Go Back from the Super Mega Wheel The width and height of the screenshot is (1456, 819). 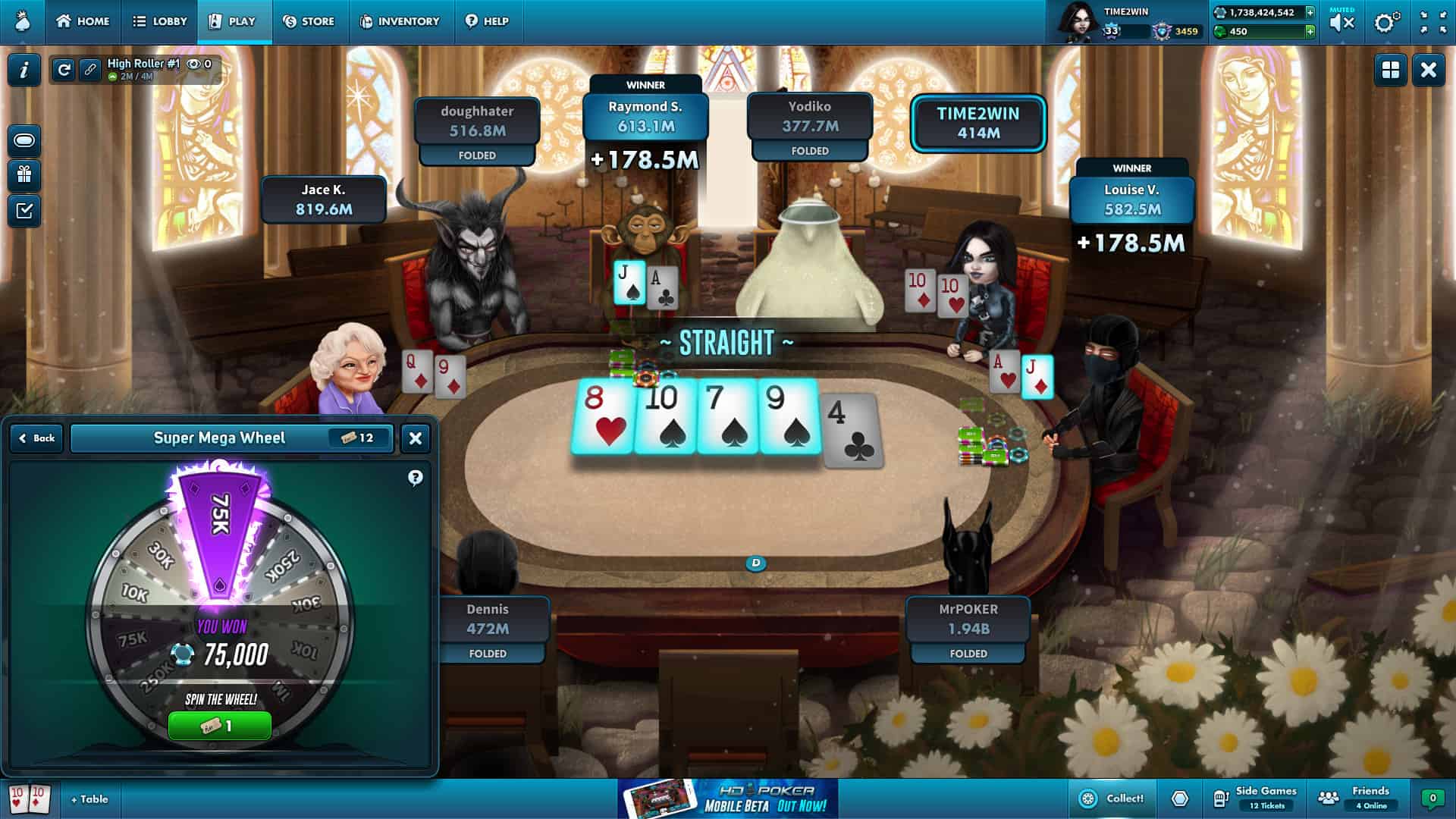click(x=35, y=438)
